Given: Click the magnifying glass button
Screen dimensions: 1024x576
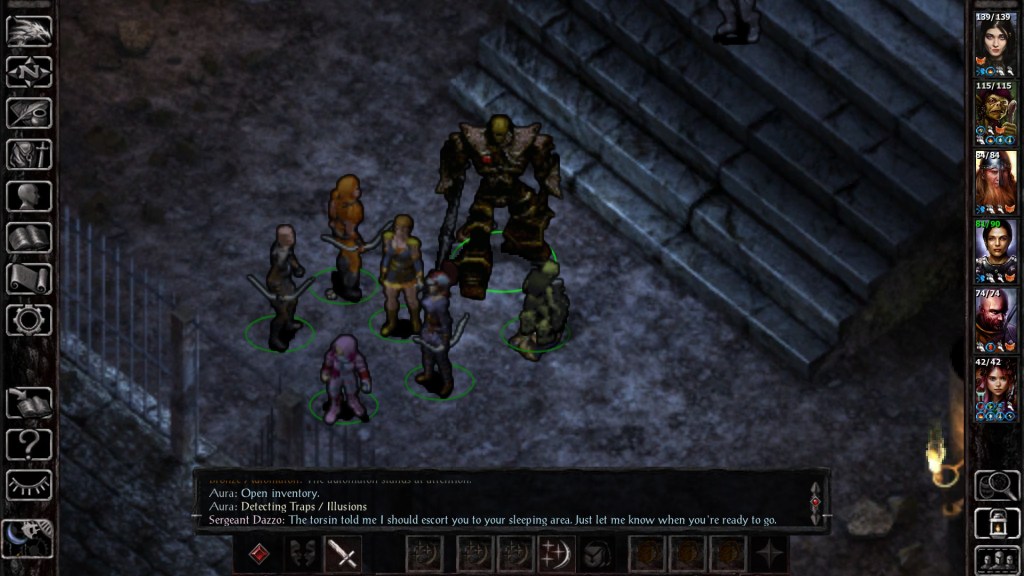Looking at the screenshot, I should coord(996,485).
